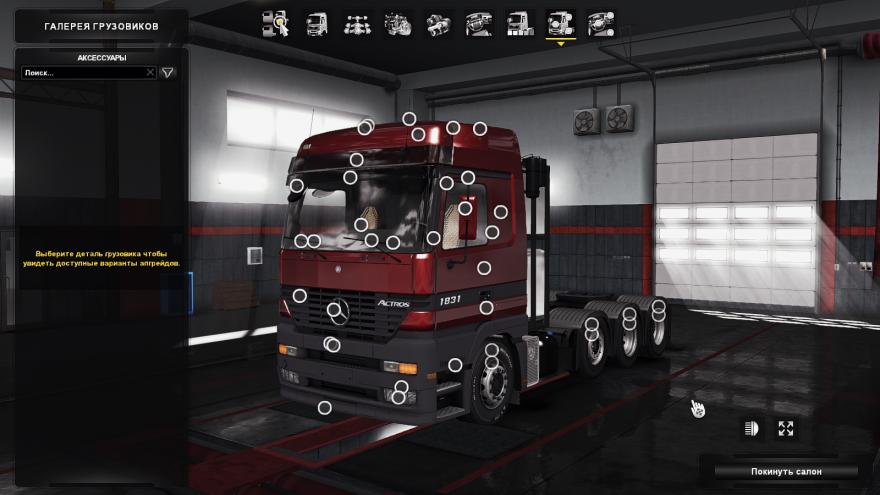This screenshot has width=880, height=495.
Task: Switch to the interior dashboard tab
Action: click(478, 23)
